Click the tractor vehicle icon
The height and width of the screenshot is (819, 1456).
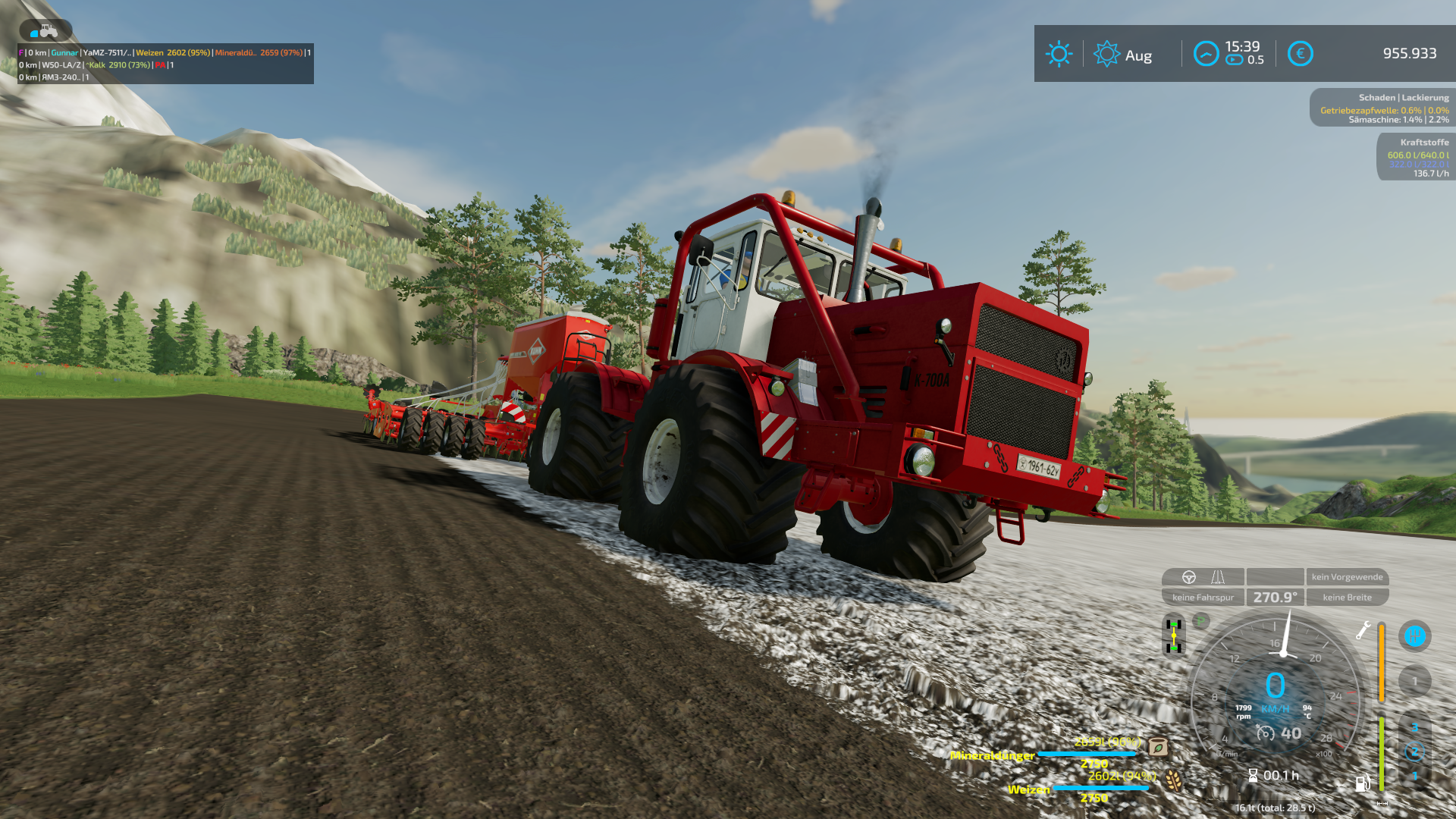coord(45,31)
